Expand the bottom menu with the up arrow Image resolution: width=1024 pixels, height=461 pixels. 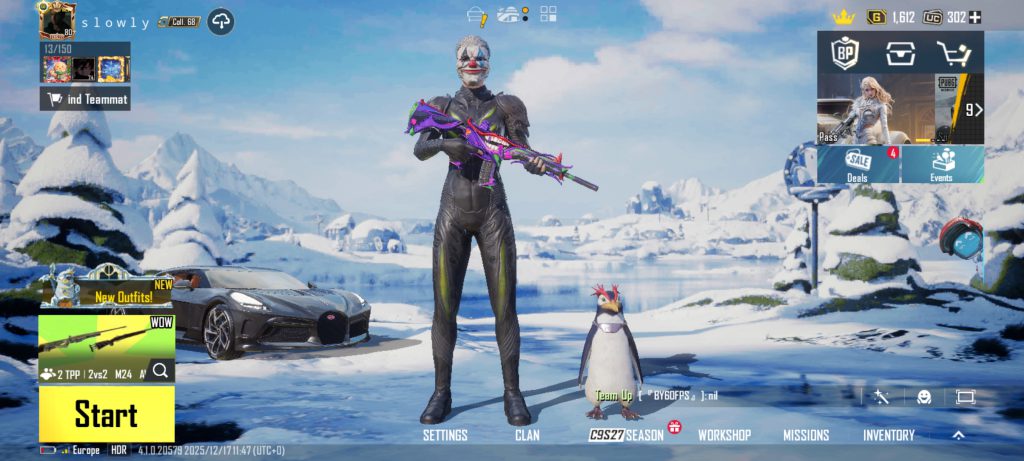pyautogui.click(x=958, y=435)
